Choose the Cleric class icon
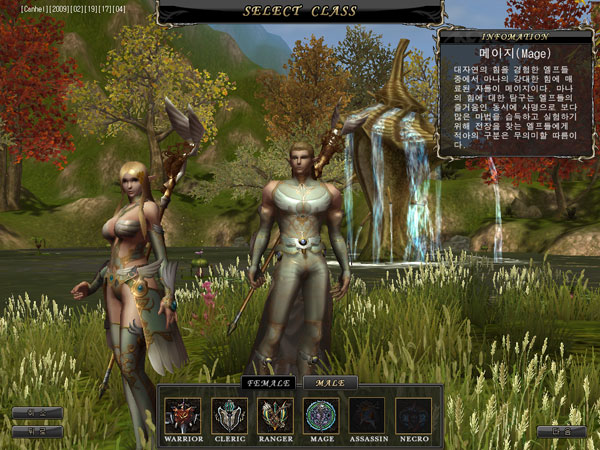The height and width of the screenshot is (450, 600). pyautogui.click(x=229, y=415)
